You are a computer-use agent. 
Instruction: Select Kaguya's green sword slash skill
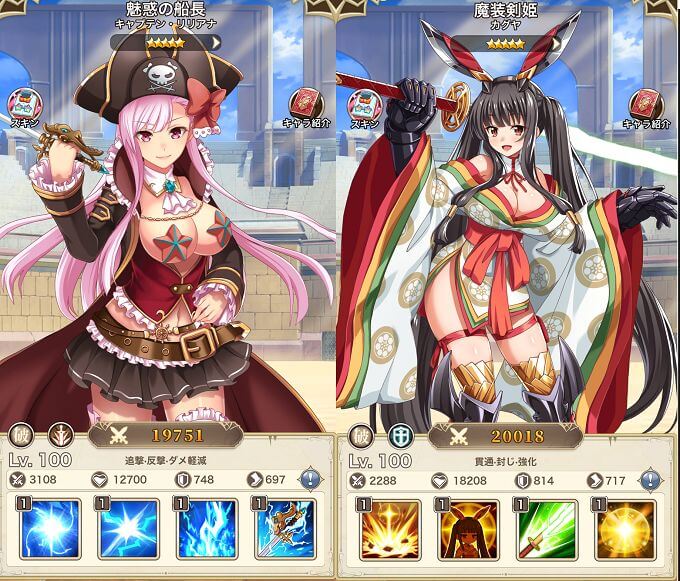coord(547,530)
